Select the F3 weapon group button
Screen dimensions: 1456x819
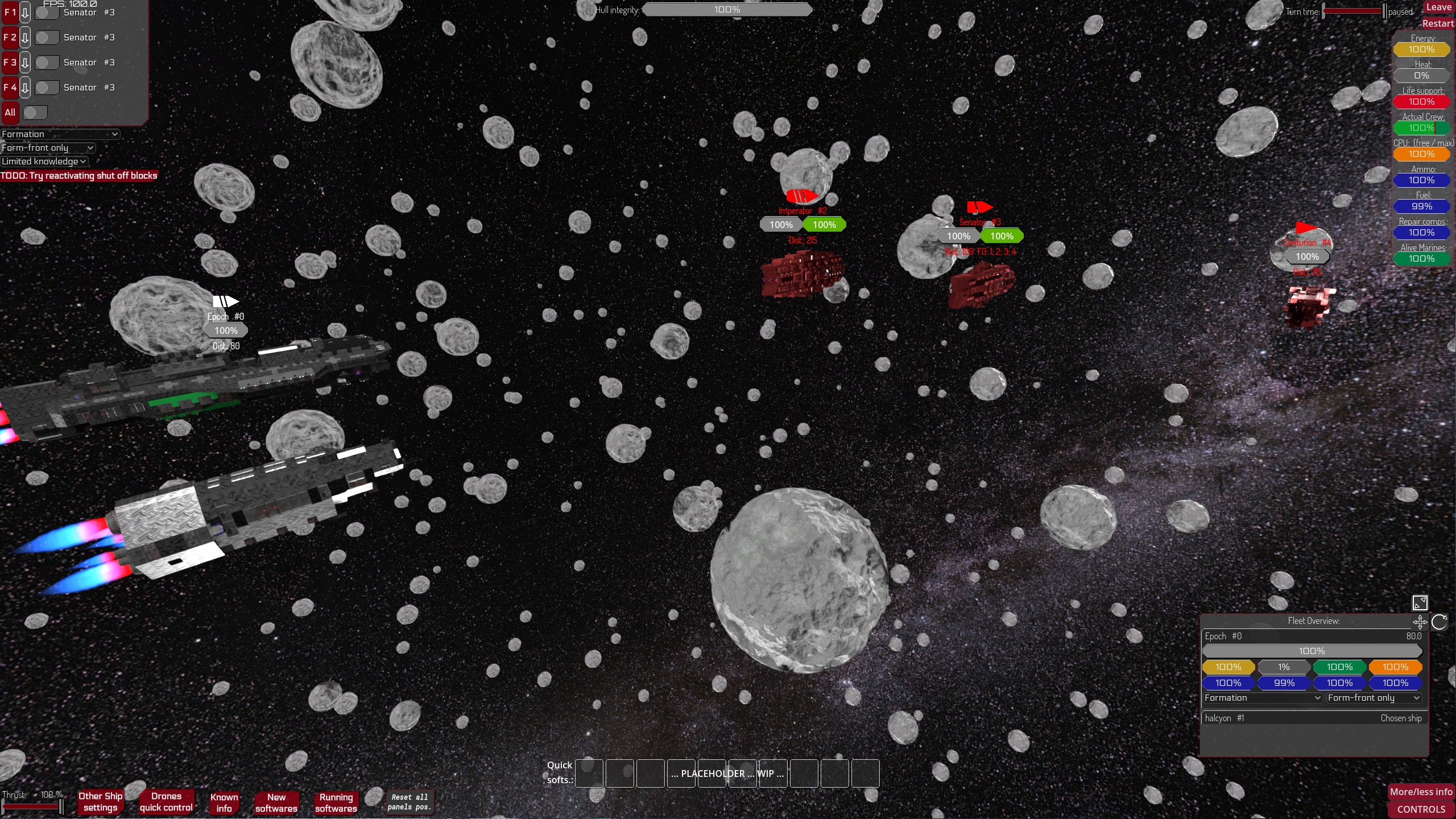pyautogui.click(x=10, y=63)
